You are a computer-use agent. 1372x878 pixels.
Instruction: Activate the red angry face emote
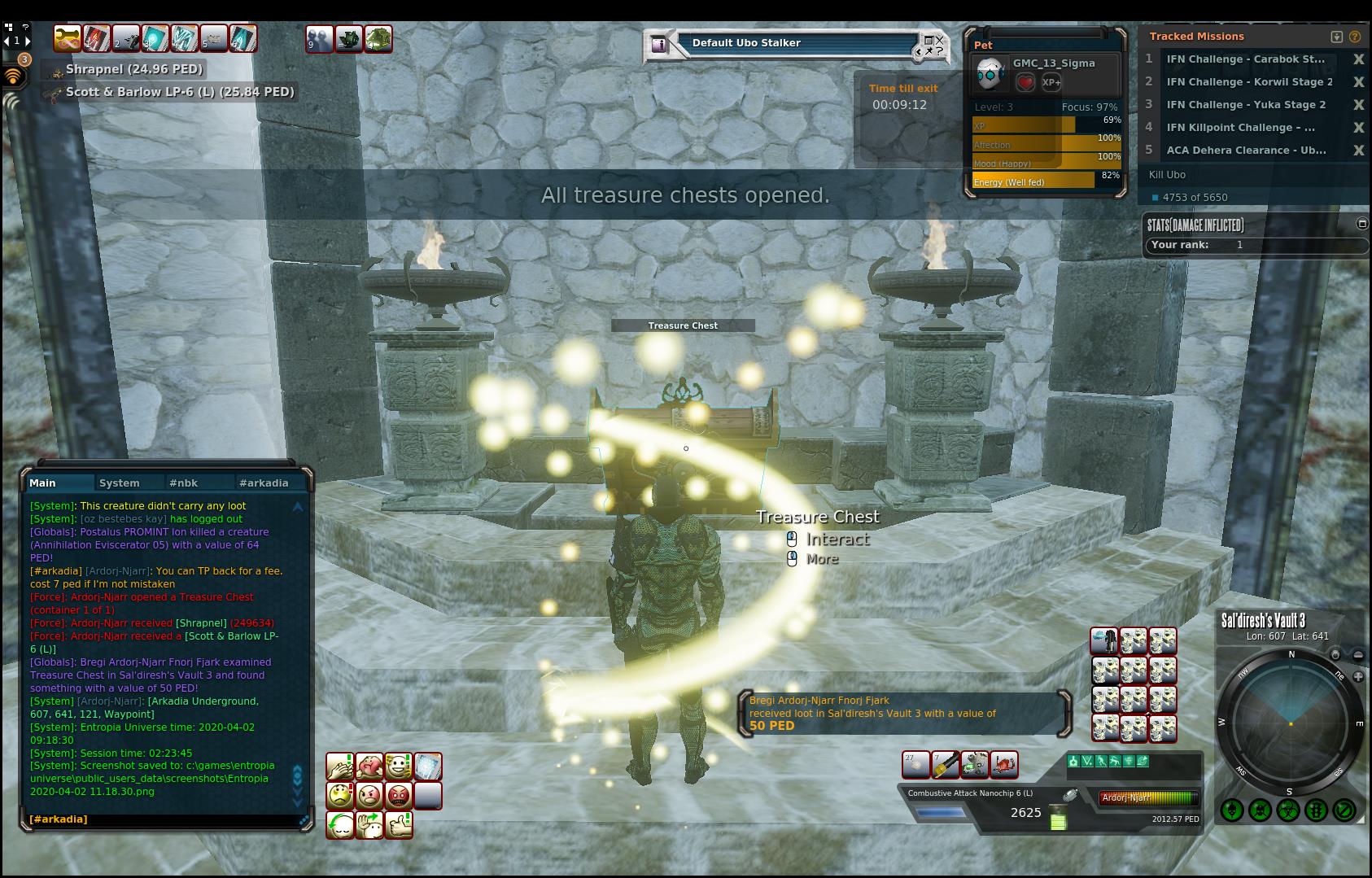pyautogui.click(x=399, y=795)
